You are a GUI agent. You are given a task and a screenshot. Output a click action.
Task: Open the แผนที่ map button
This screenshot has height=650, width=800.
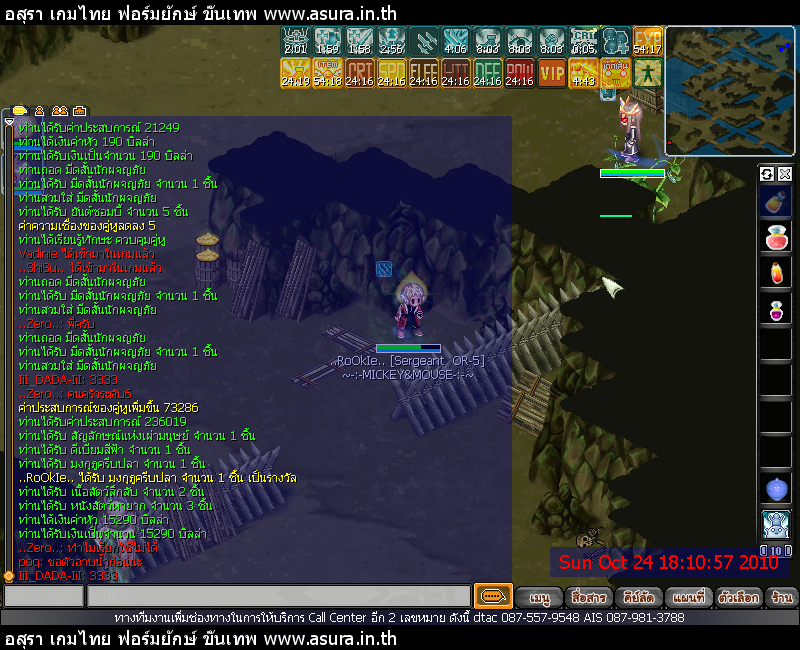(x=688, y=597)
